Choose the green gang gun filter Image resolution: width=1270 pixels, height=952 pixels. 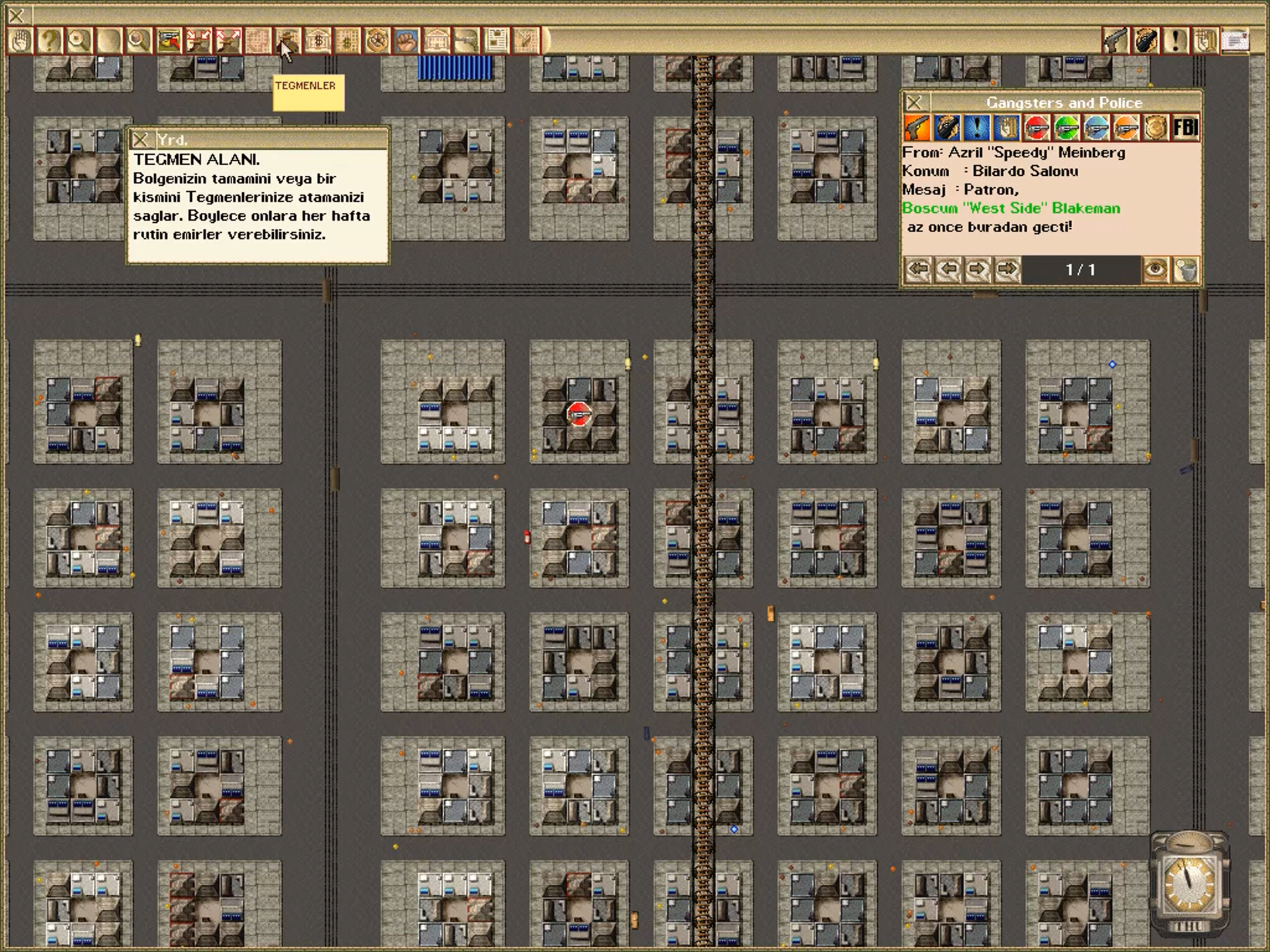pyautogui.click(x=1066, y=128)
